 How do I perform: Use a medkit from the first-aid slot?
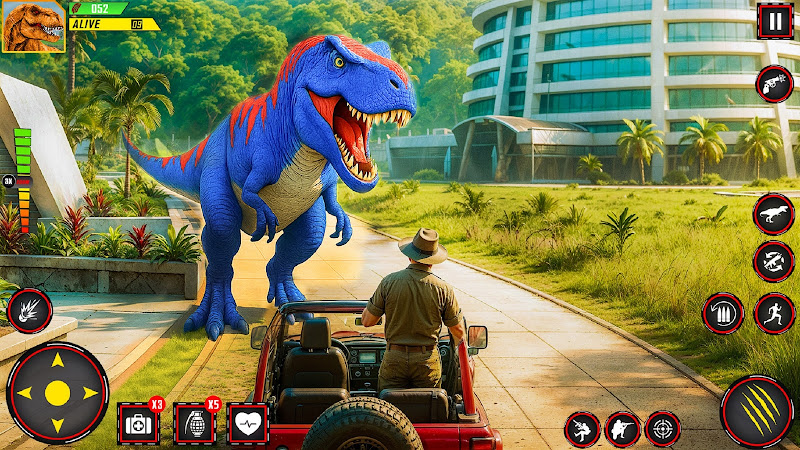(137, 423)
